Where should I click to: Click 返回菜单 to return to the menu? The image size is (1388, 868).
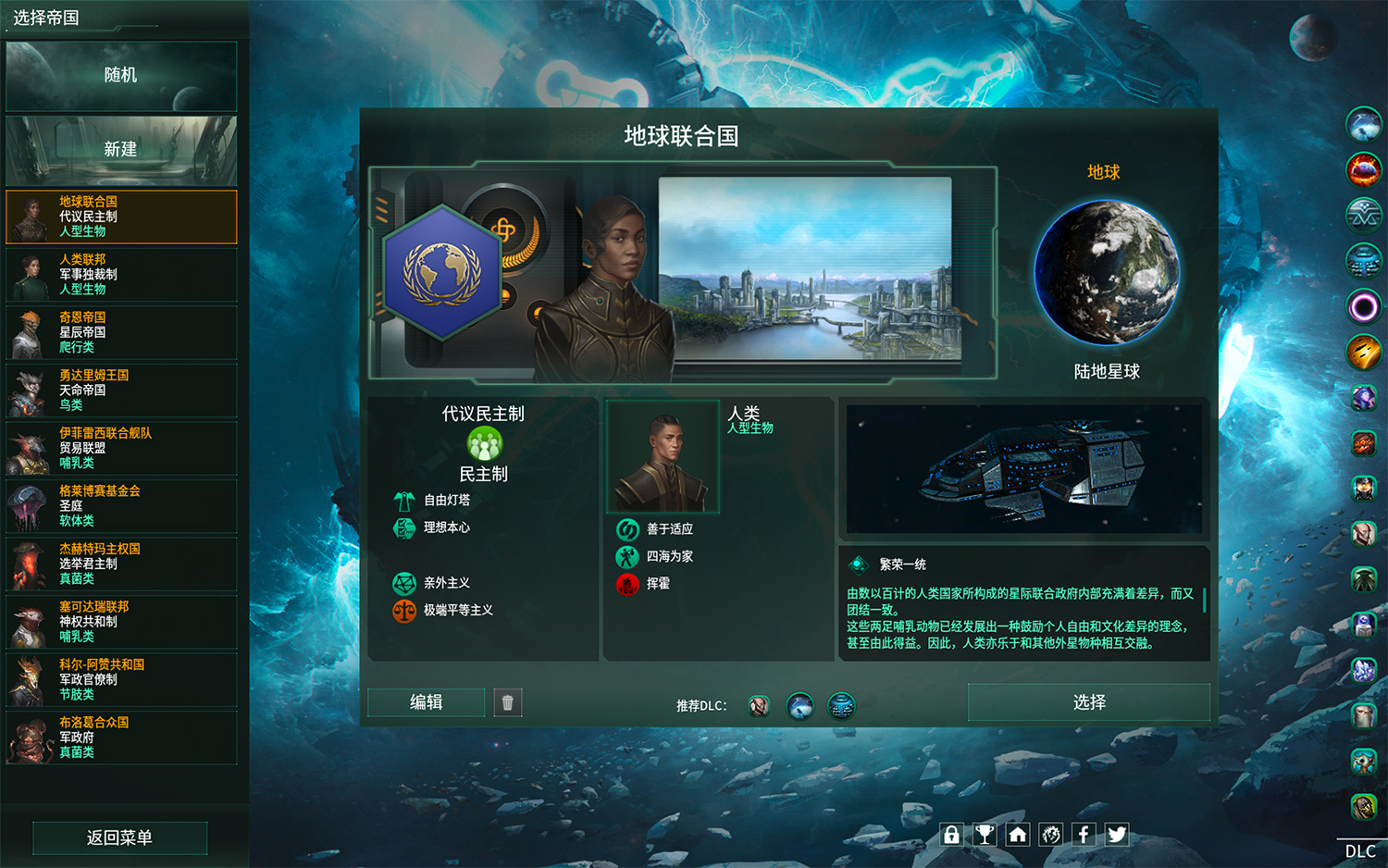[119, 837]
